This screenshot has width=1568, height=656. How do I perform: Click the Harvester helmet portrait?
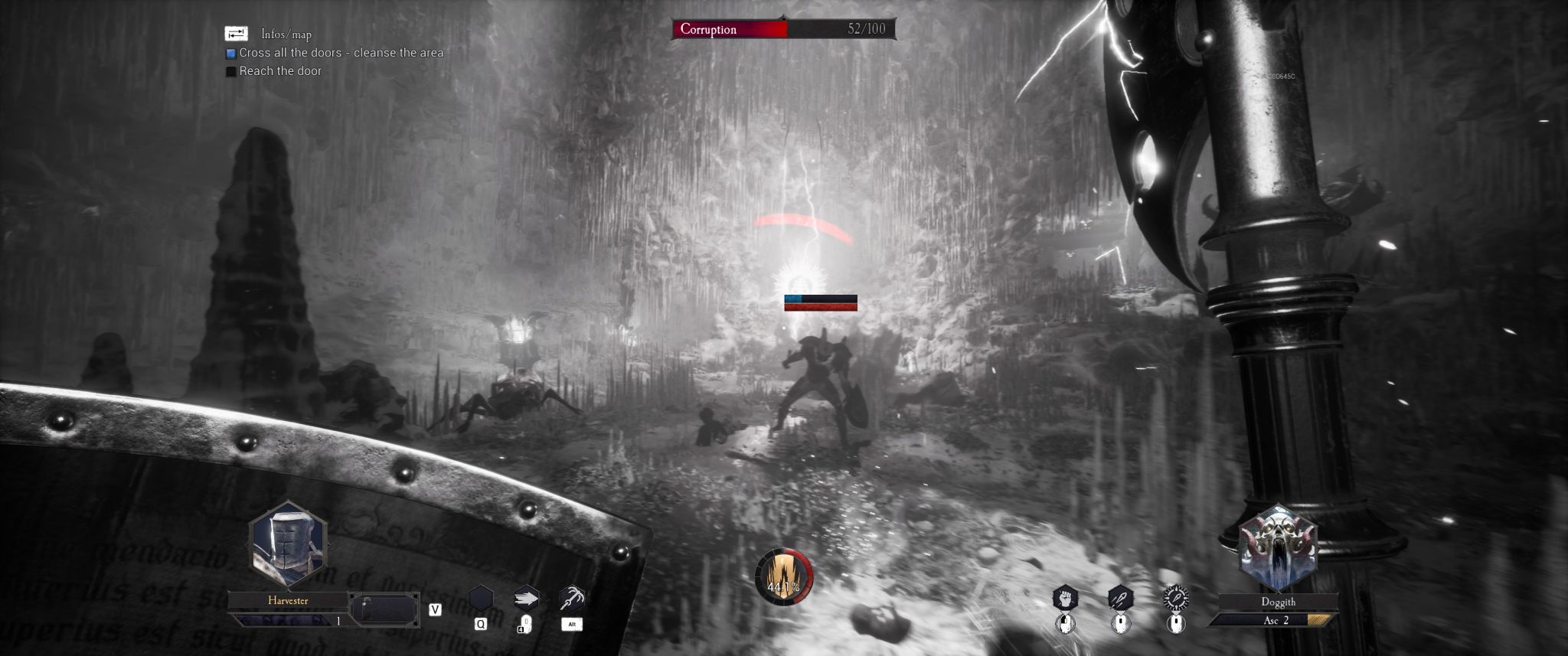tap(288, 547)
